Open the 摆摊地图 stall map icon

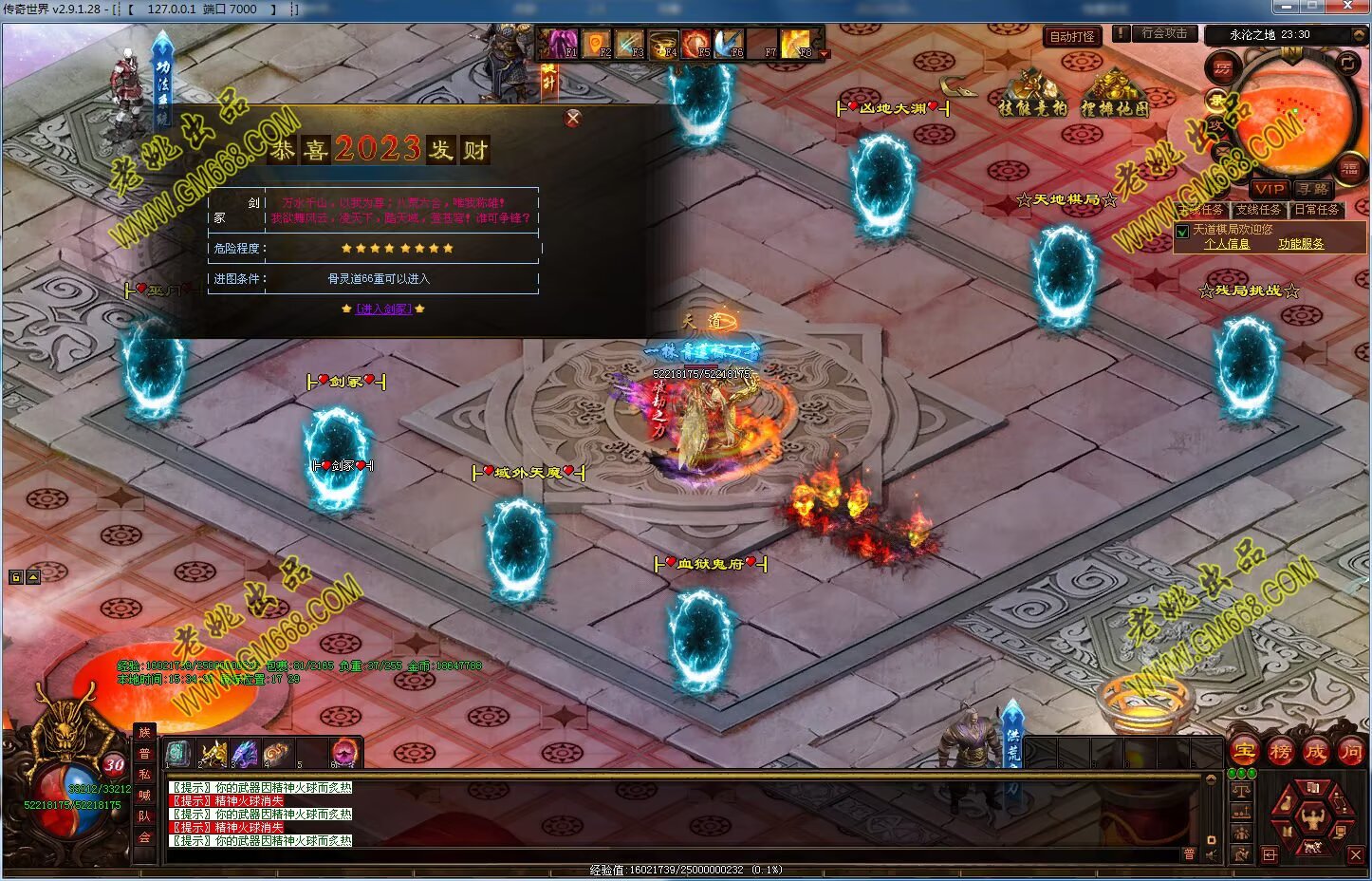click(1114, 97)
